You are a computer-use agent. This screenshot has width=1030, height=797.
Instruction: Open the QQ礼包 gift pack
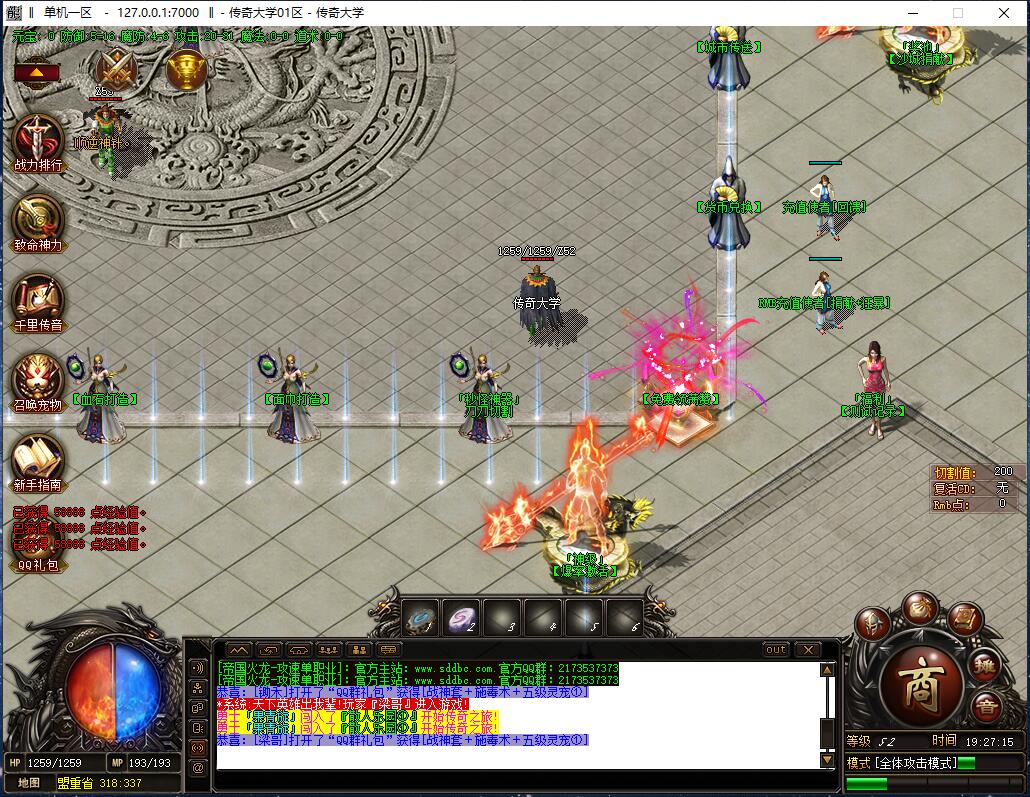pos(38,564)
